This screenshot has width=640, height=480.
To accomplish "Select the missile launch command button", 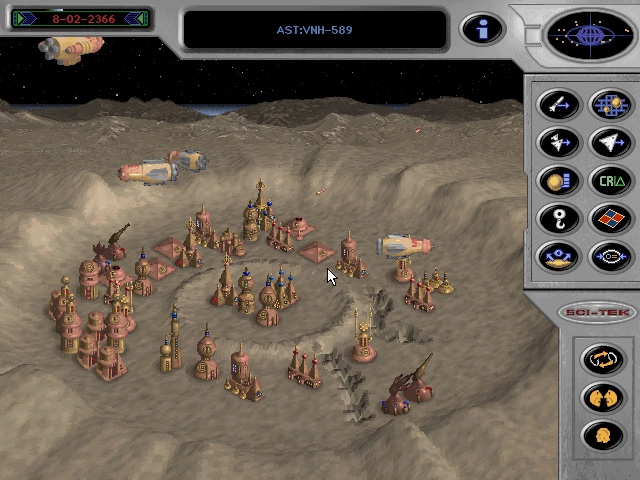I will click(x=559, y=105).
